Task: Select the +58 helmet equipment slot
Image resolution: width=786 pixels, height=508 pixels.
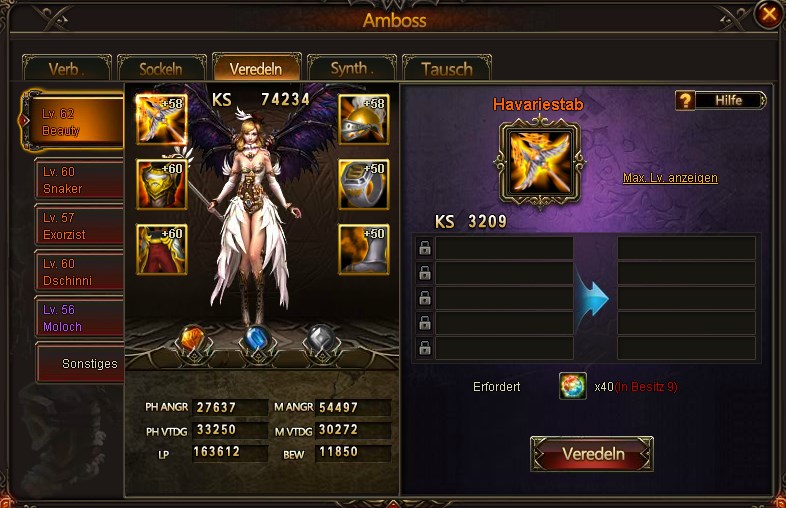Action: [363, 120]
